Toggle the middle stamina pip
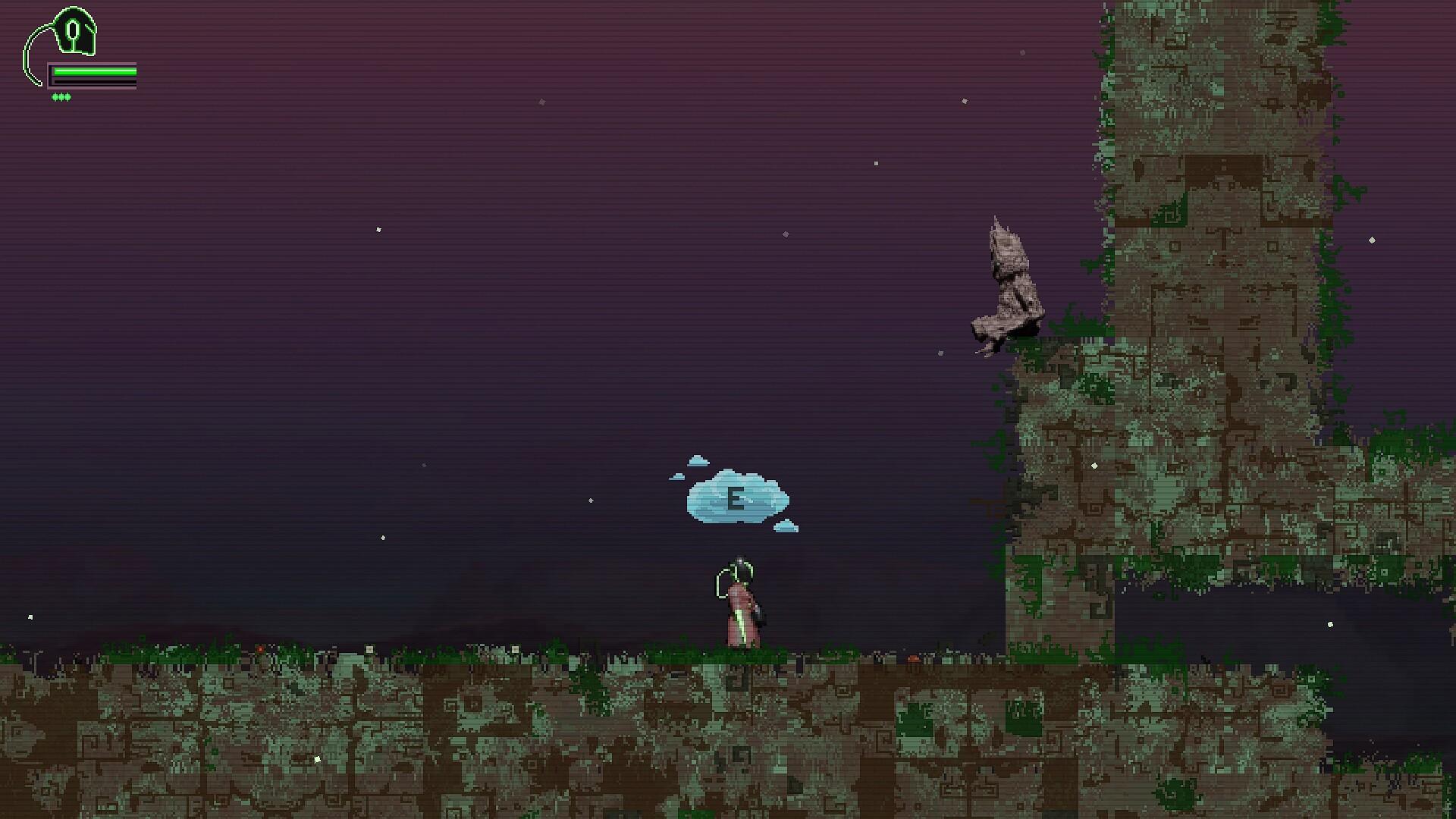 62,97
